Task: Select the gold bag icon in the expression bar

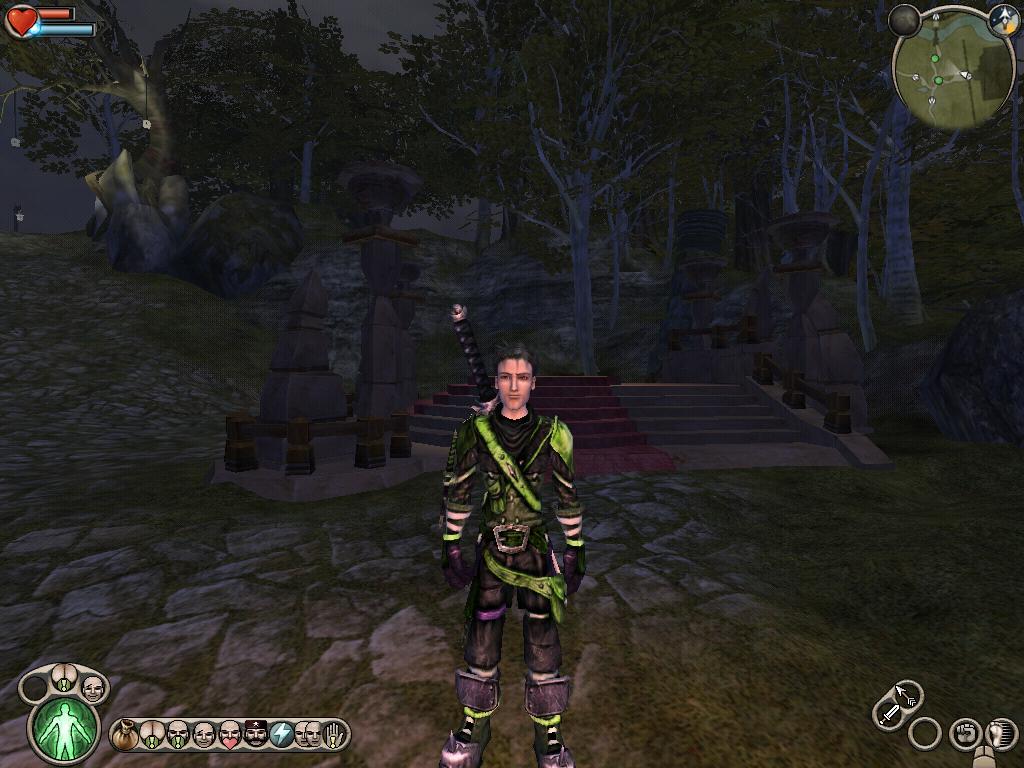Action: tap(125, 735)
